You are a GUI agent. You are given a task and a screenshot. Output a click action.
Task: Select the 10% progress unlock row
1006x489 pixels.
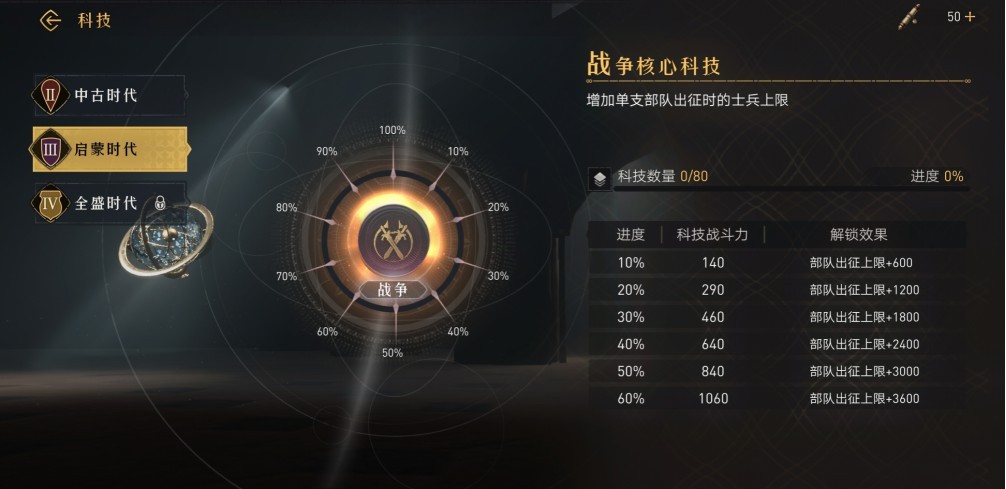[776, 263]
